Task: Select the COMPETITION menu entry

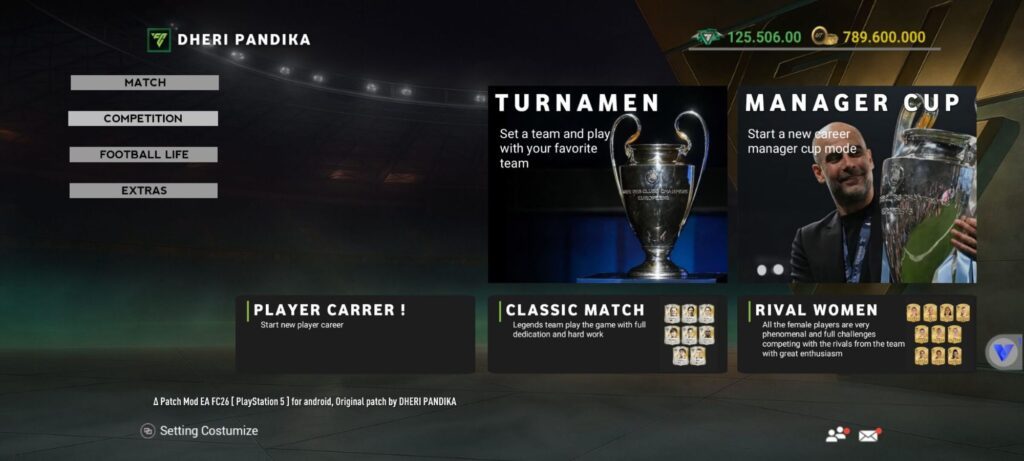Action: coord(143,119)
